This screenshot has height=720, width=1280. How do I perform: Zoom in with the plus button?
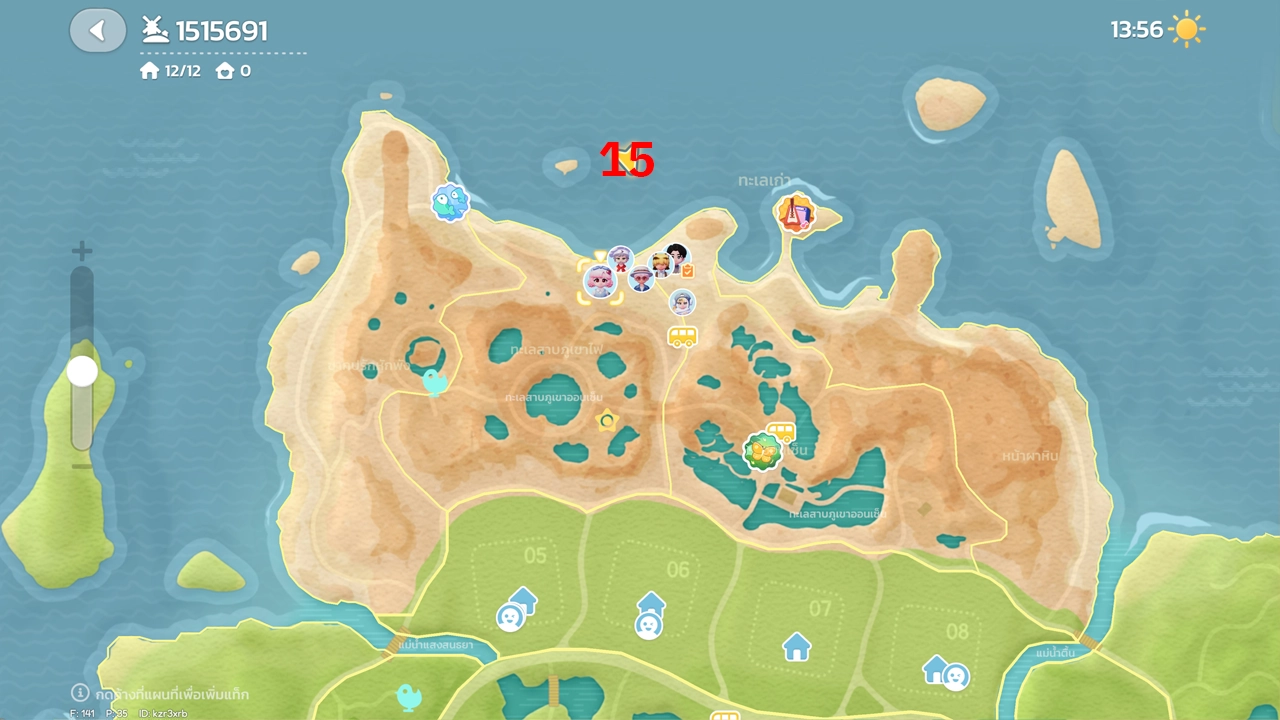click(82, 251)
